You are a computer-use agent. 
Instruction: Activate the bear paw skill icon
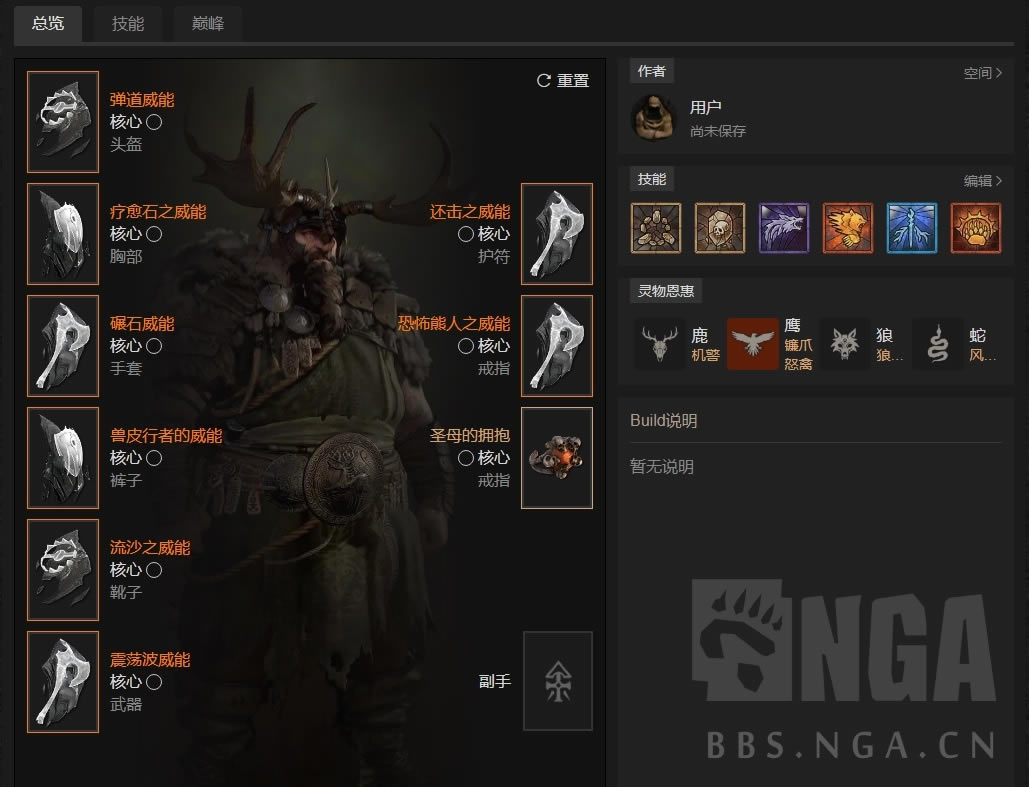point(976,228)
